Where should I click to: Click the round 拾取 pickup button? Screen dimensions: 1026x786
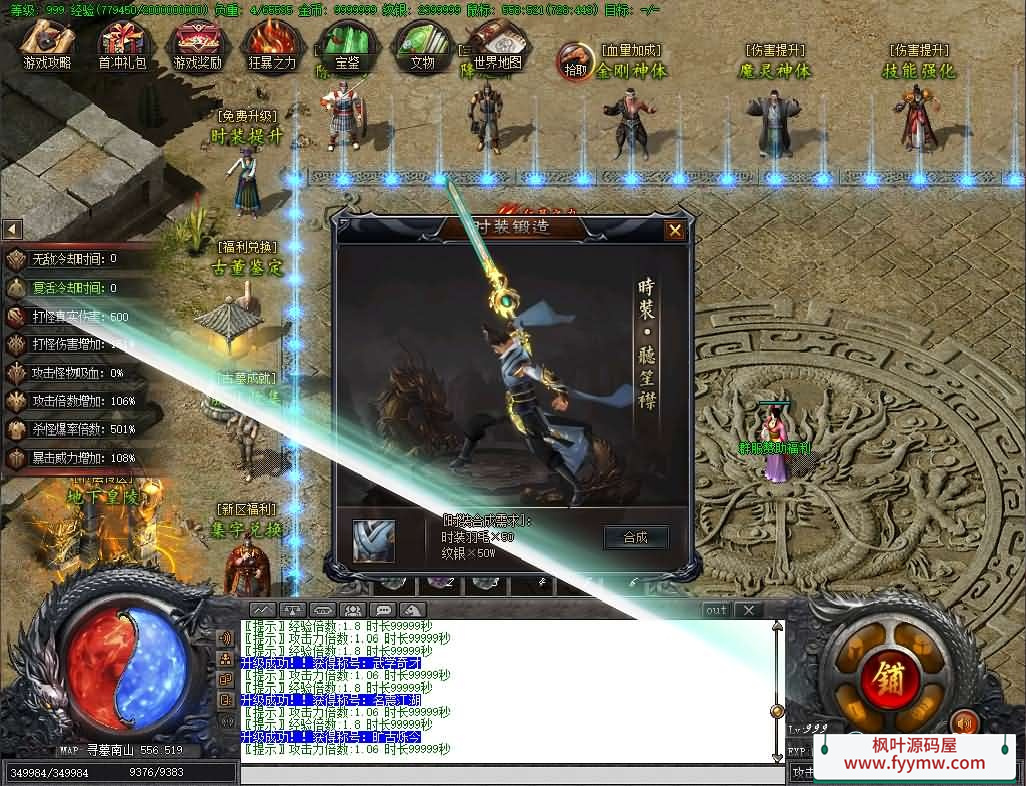tap(575, 61)
